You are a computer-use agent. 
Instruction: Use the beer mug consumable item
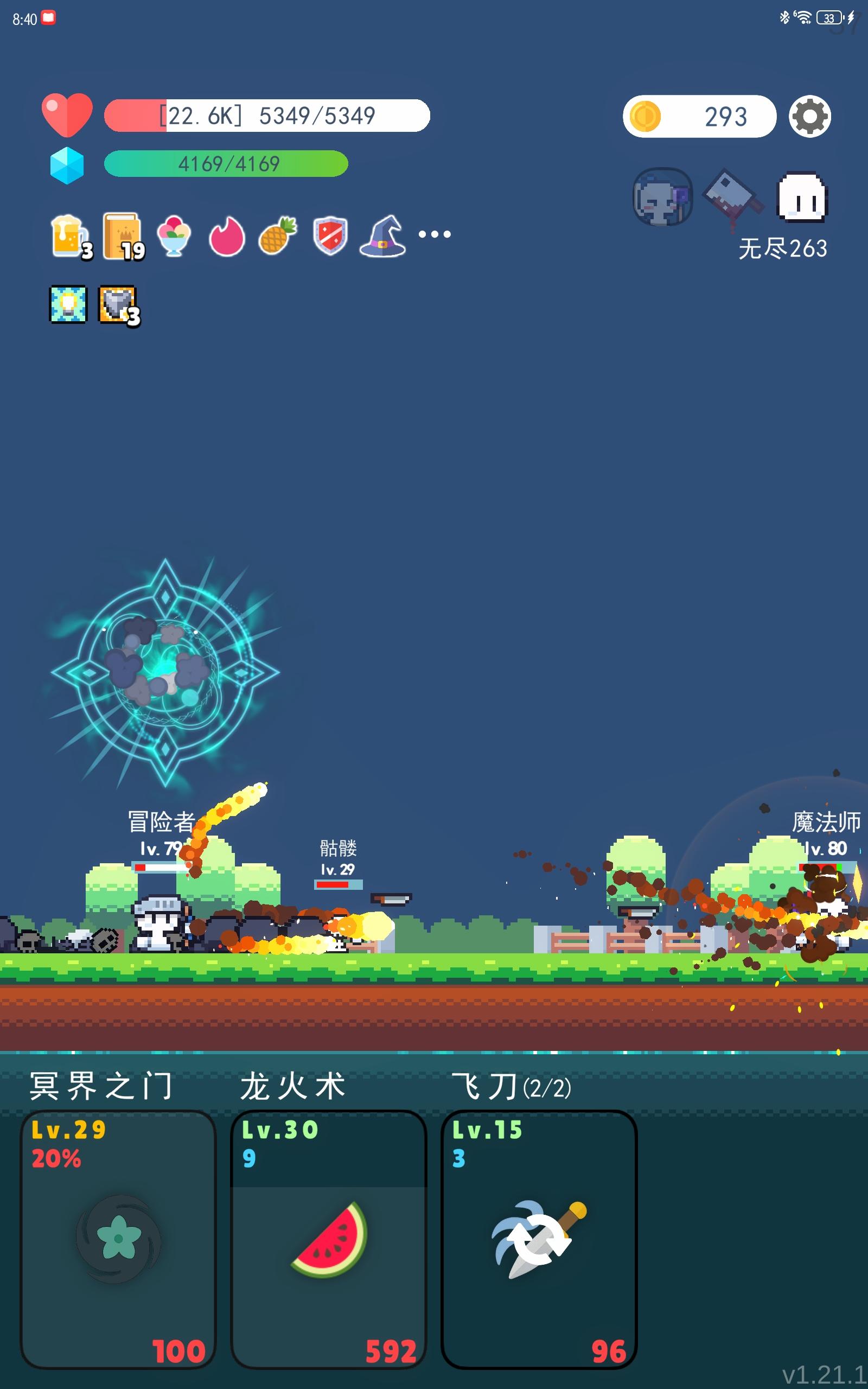[68, 234]
